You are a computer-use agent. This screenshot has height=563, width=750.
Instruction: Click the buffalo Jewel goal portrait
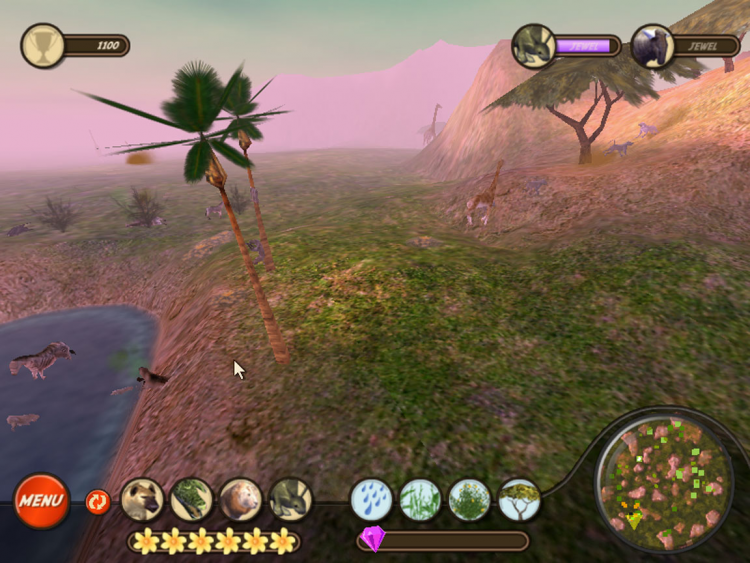click(652, 46)
